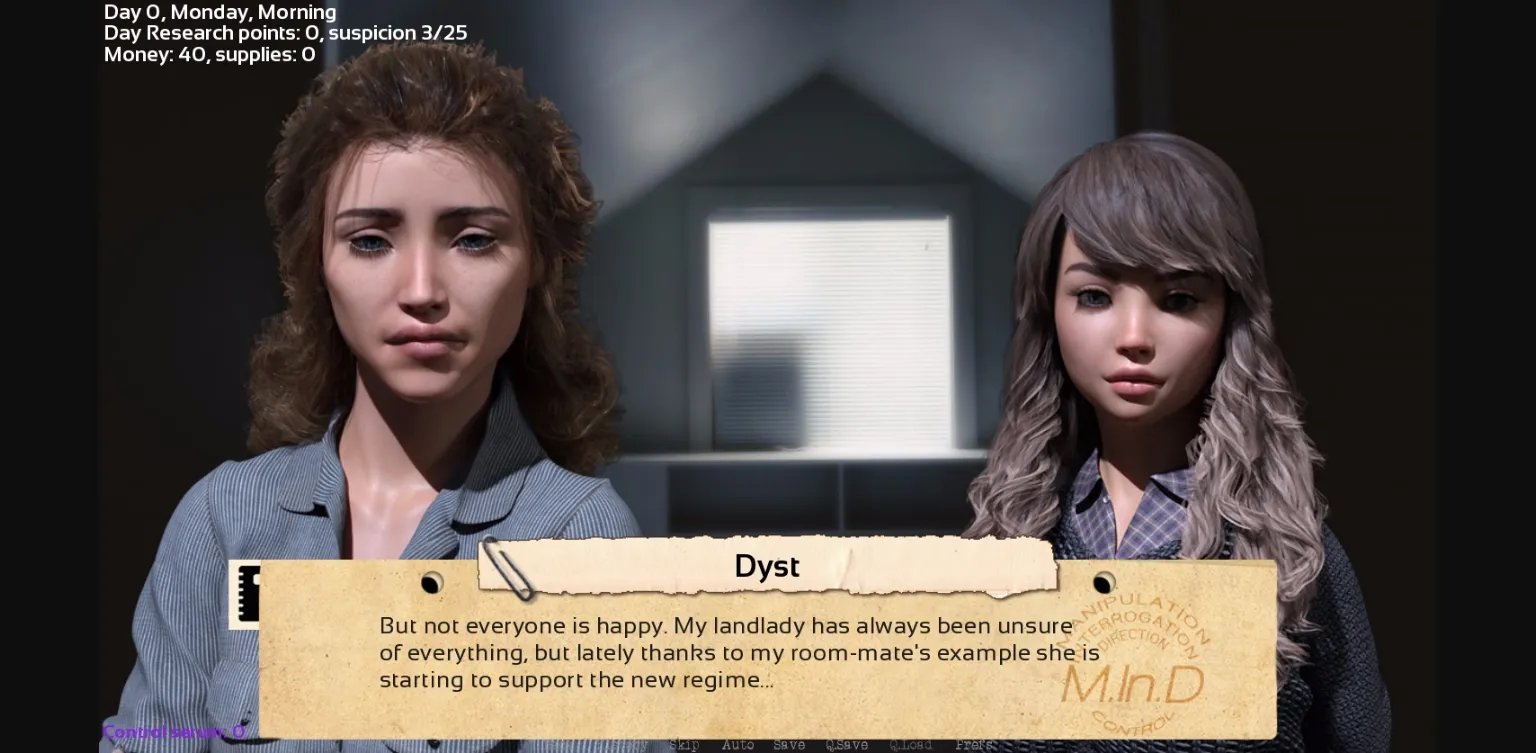The height and width of the screenshot is (753, 1536).
Task: Perform a Q.Save quick save
Action: tap(847, 745)
